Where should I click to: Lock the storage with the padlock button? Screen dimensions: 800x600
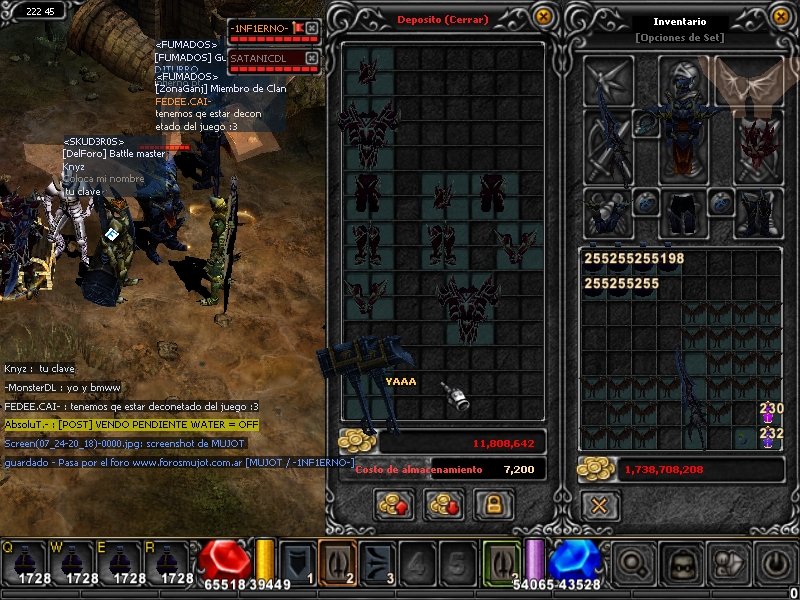492,505
